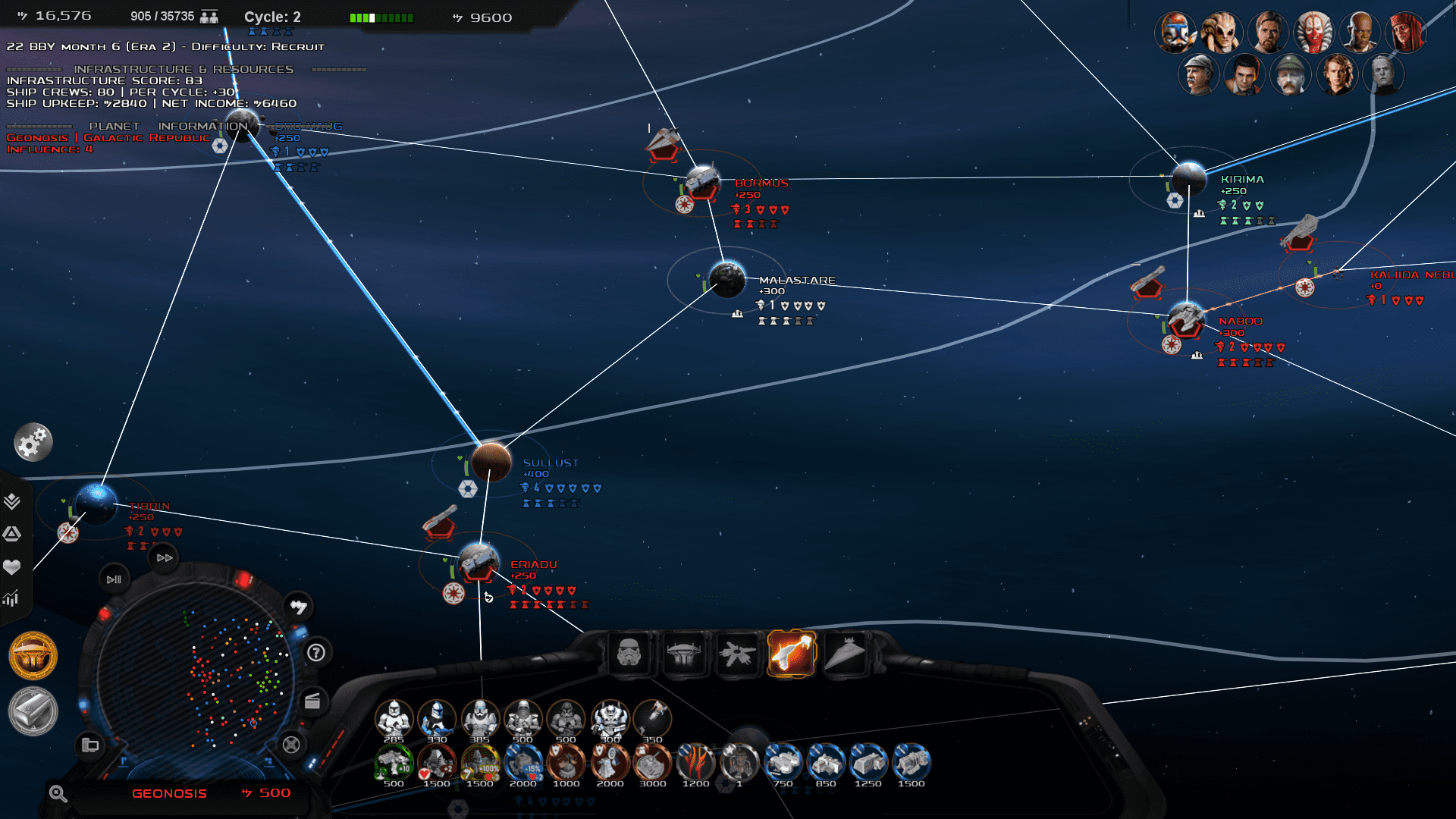Select the Star Destroyer capital ships tab
Image resolution: width=1456 pixels, height=819 pixels.
[845, 653]
